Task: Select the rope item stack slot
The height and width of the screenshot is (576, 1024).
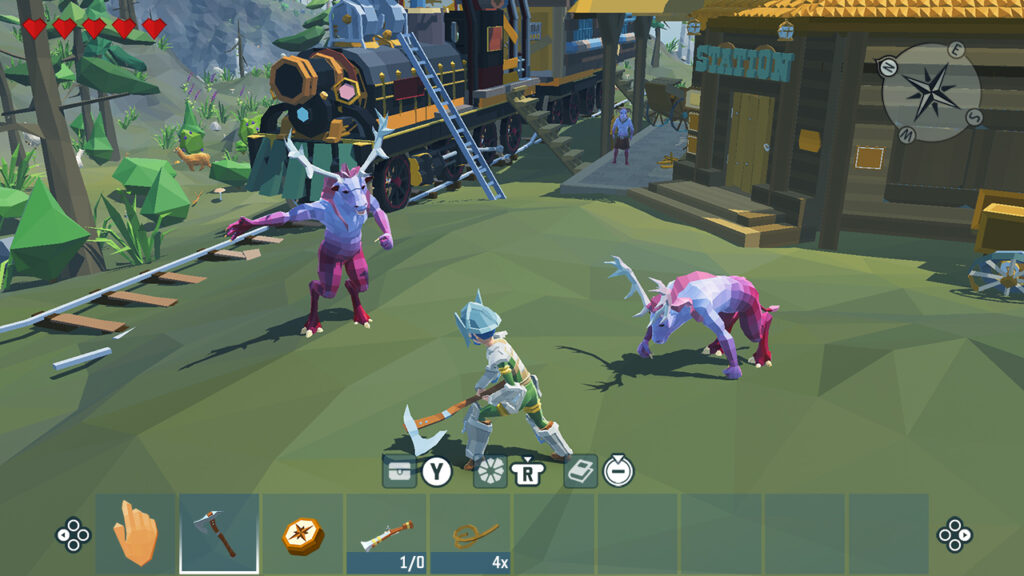Action: (470, 534)
